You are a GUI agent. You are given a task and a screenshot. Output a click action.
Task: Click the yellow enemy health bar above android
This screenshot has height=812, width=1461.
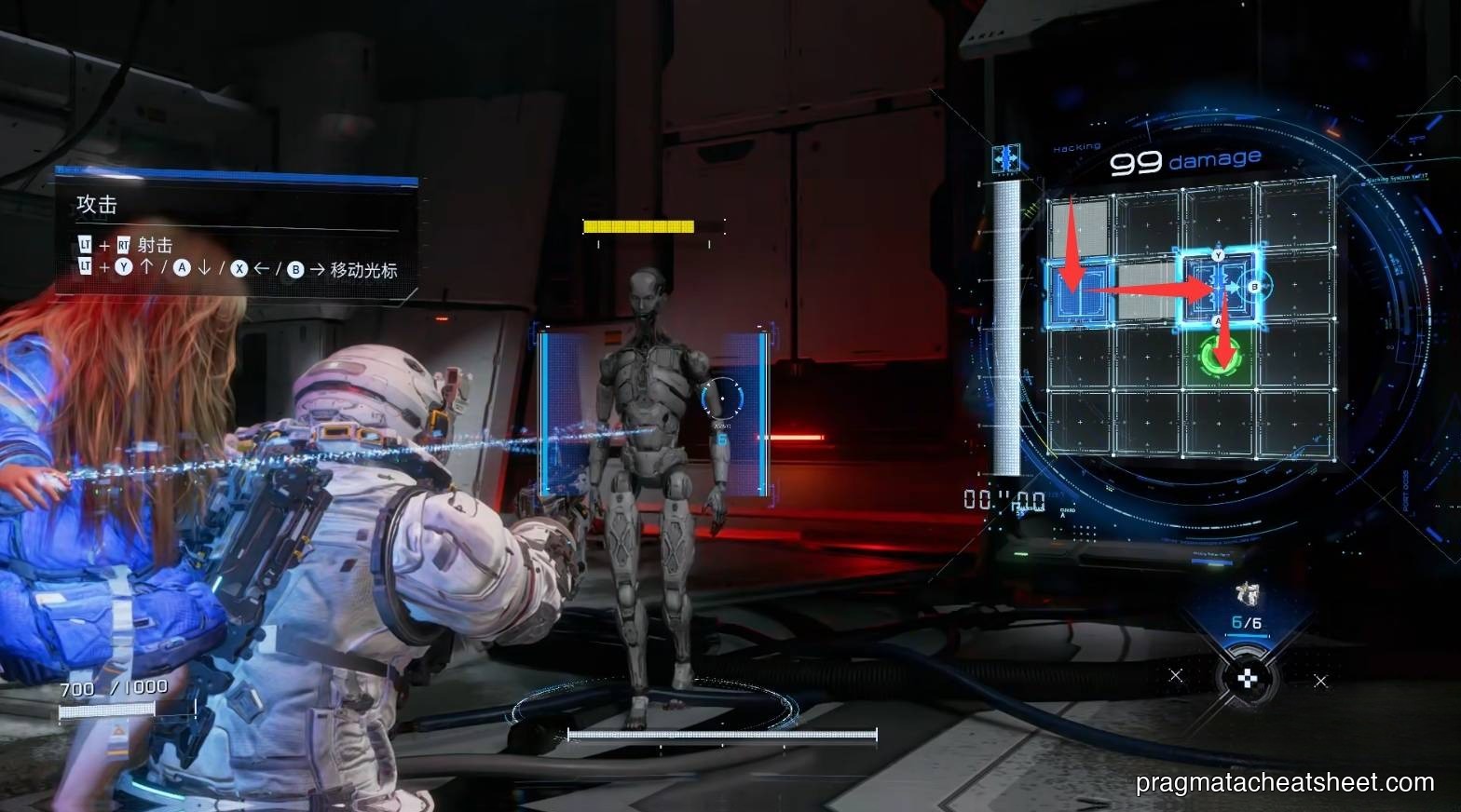(638, 224)
